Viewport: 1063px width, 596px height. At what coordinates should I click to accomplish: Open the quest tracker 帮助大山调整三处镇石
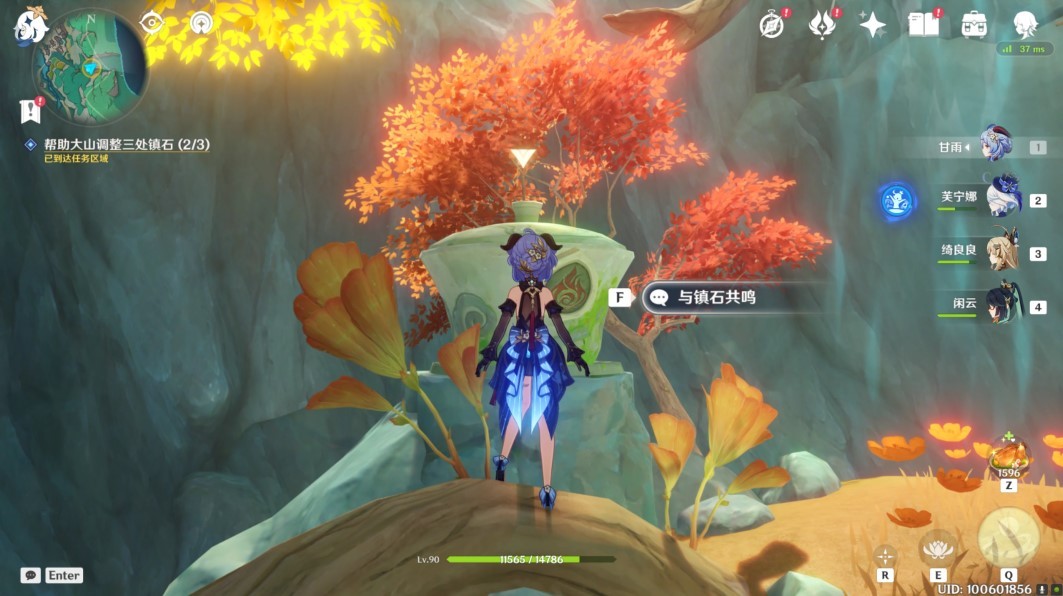126,144
